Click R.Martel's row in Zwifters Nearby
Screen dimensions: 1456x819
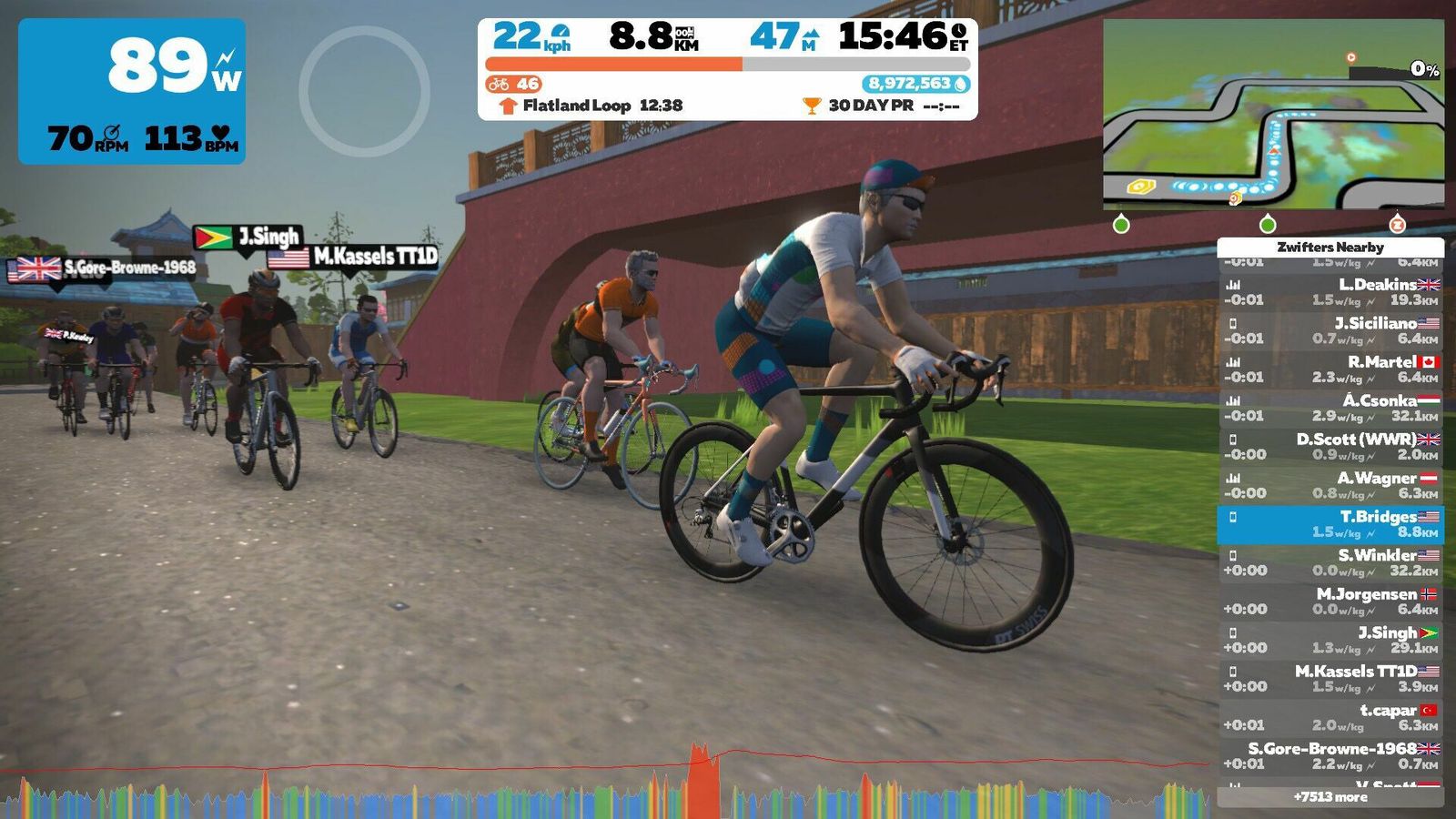coord(1330,369)
